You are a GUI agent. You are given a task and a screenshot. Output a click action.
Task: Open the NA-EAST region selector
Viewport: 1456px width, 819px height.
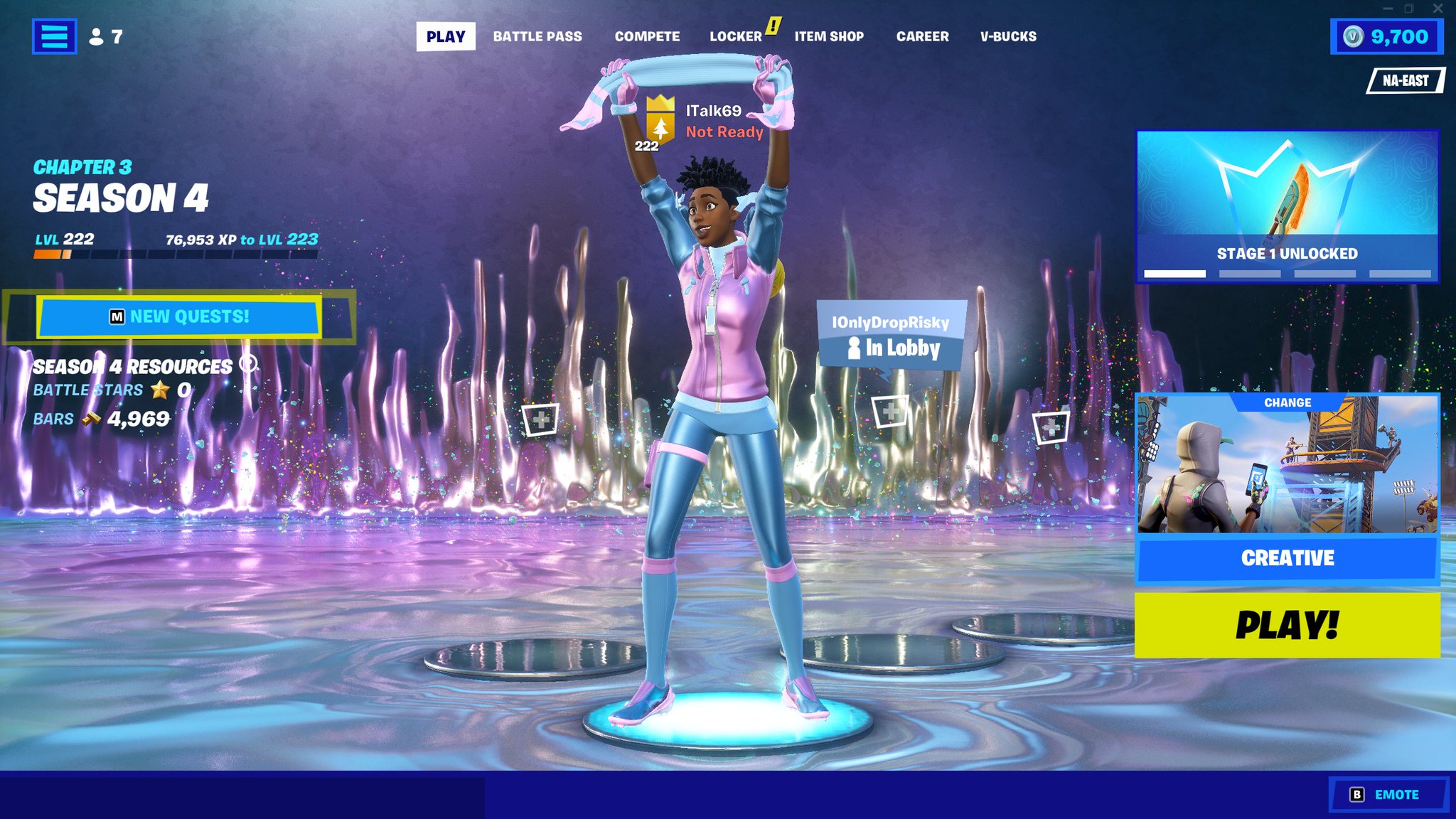pyautogui.click(x=1406, y=80)
